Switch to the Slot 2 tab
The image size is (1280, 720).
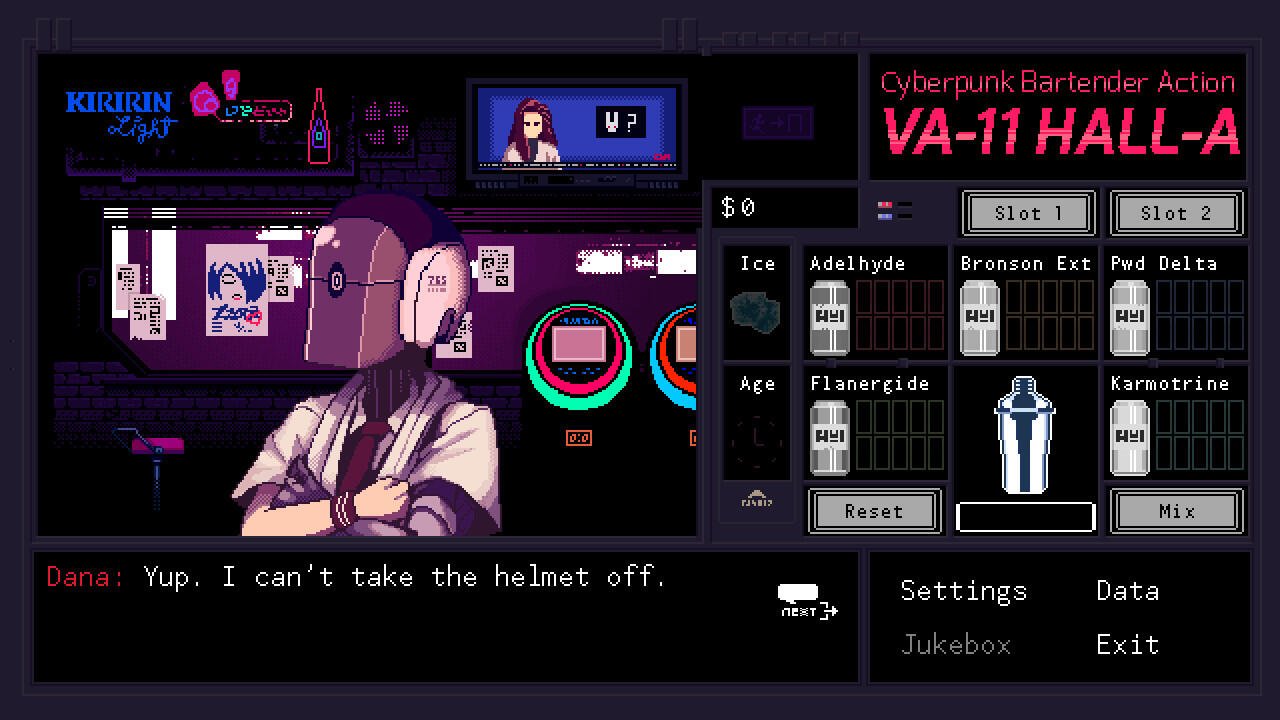coord(1177,213)
